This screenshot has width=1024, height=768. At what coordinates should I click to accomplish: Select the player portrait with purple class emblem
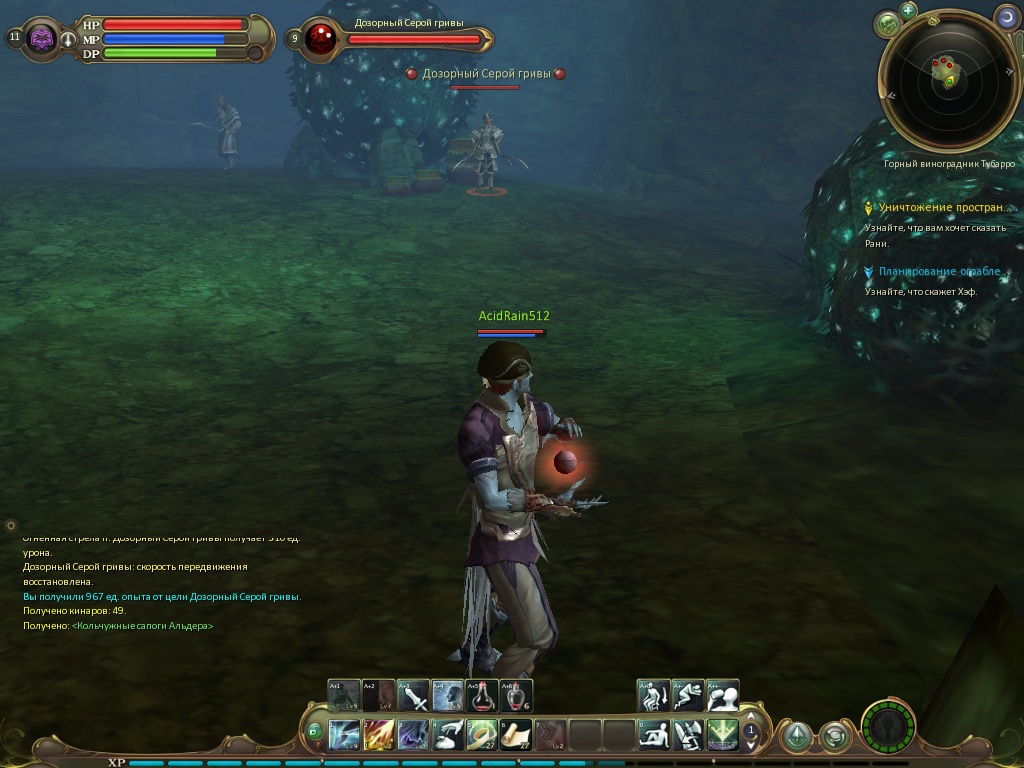(42, 39)
